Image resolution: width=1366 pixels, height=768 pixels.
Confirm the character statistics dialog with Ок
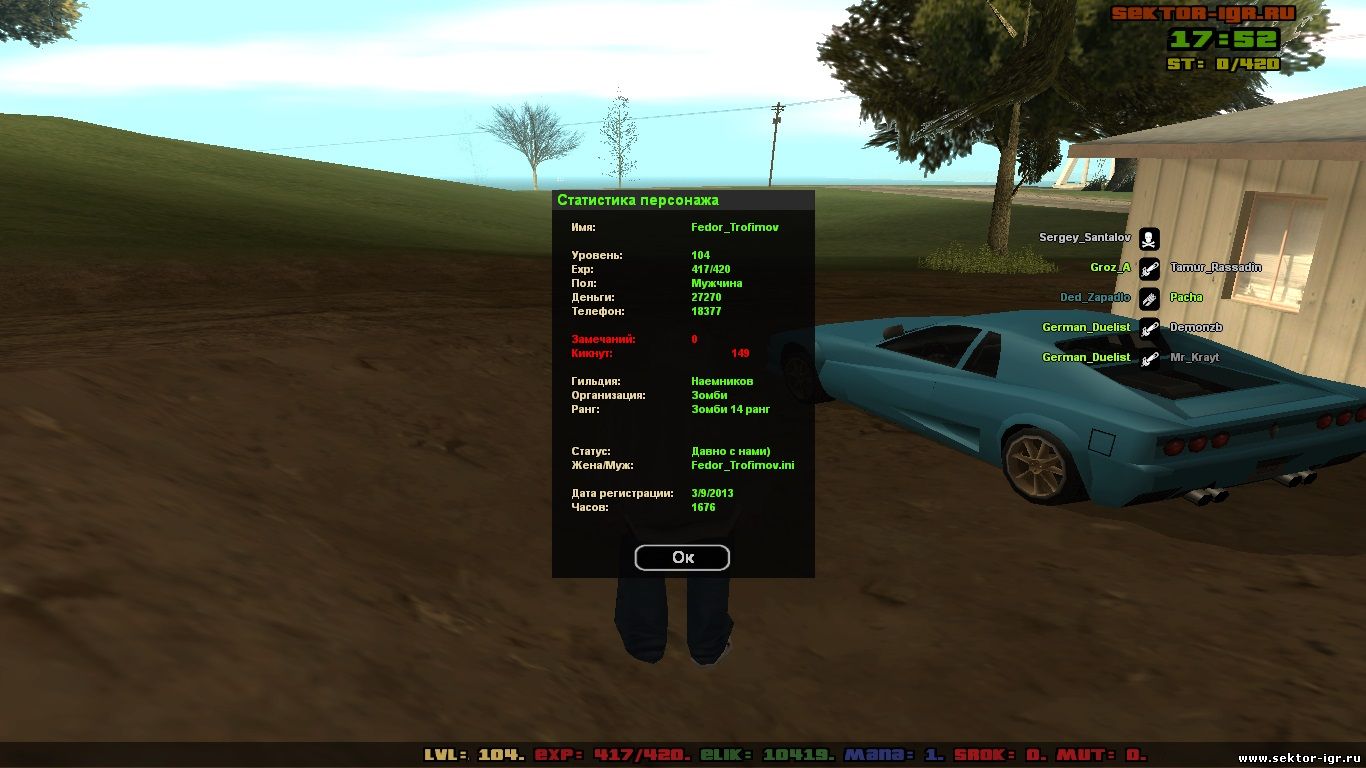(x=682, y=557)
